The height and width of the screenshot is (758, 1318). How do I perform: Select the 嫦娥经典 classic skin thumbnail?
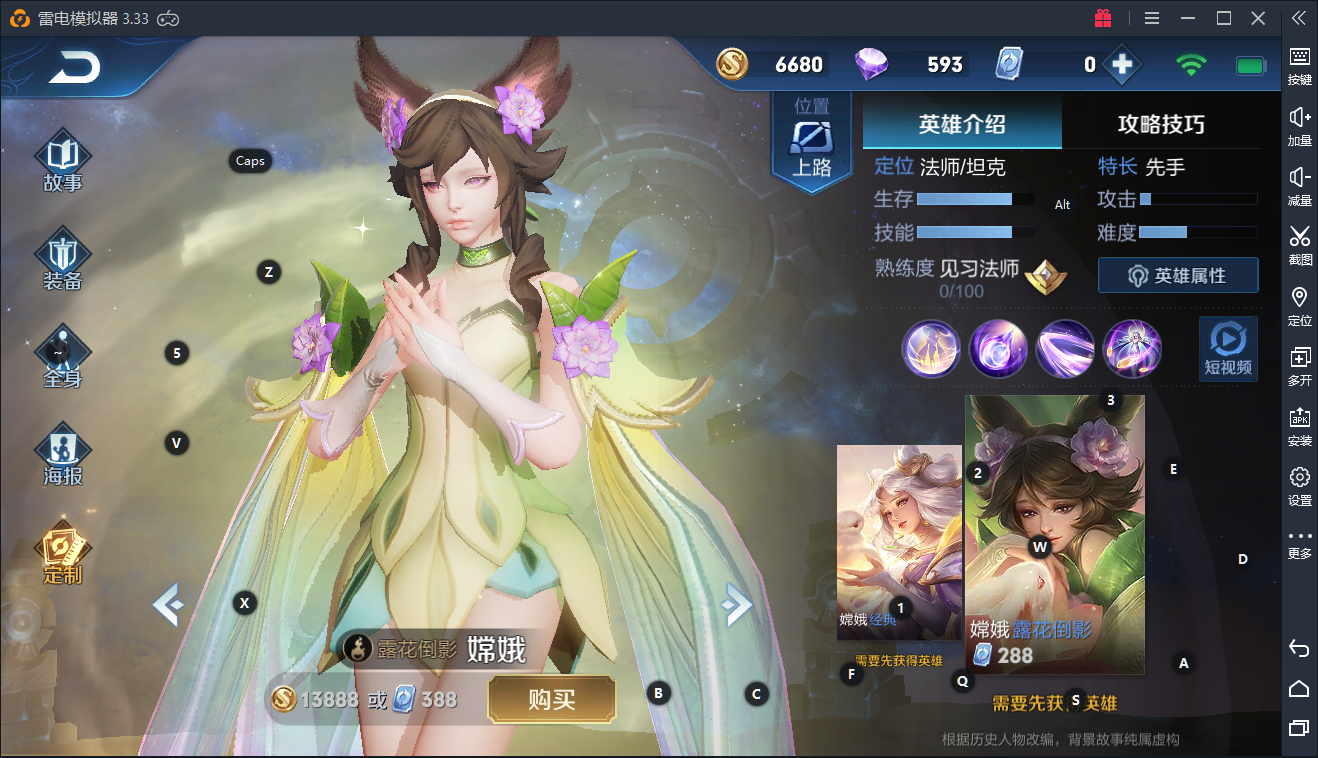[x=898, y=542]
